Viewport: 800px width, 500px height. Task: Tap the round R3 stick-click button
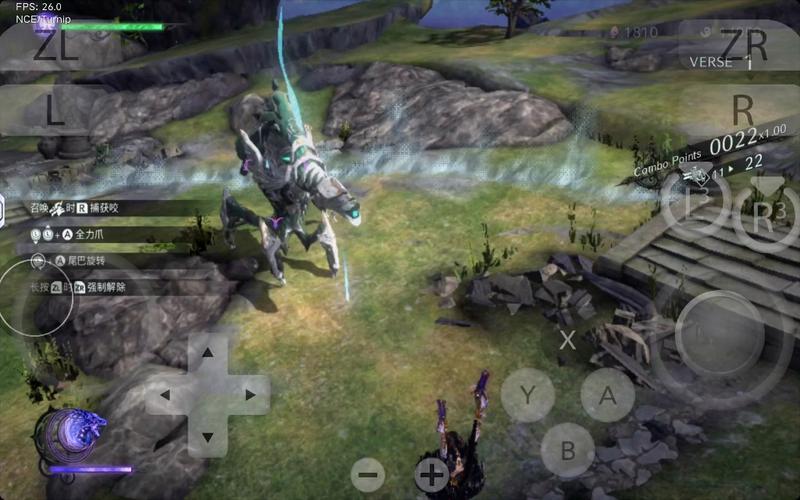766,216
